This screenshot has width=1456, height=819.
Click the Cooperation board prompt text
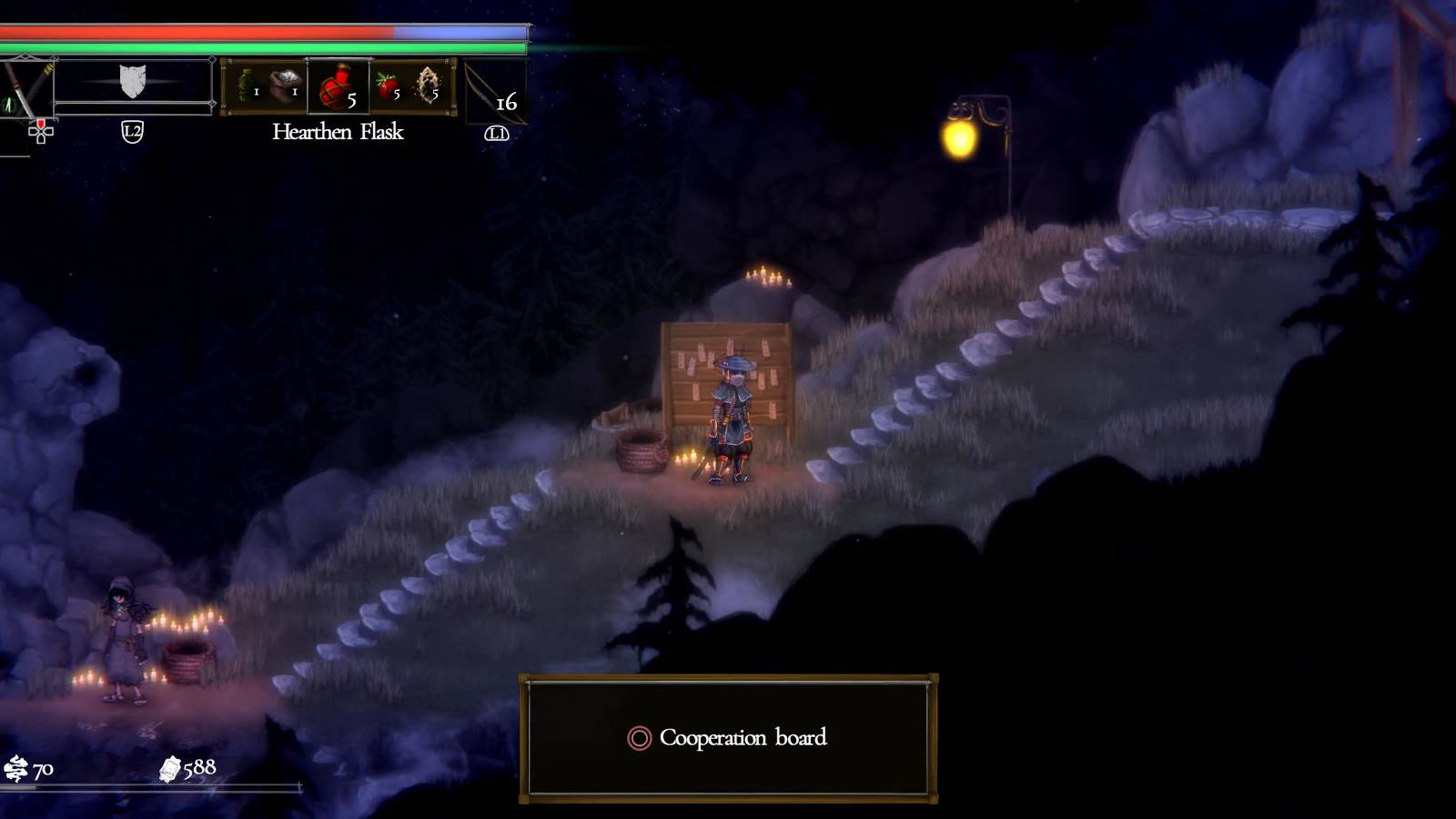click(744, 739)
